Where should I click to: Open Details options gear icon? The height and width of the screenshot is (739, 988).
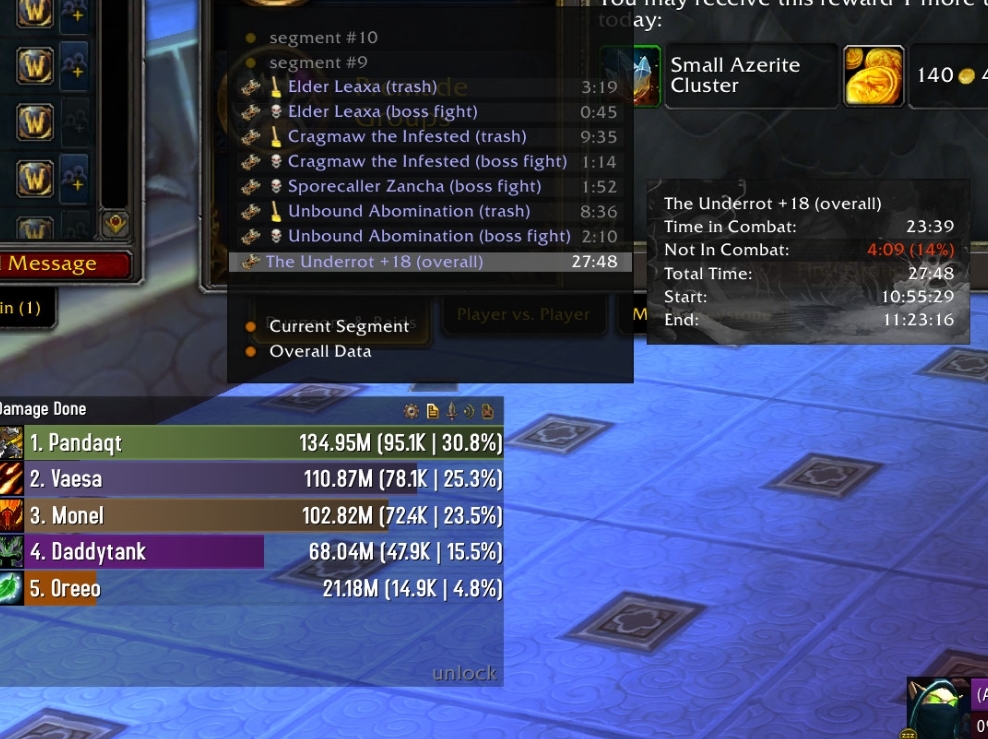[x=411, y=410]
